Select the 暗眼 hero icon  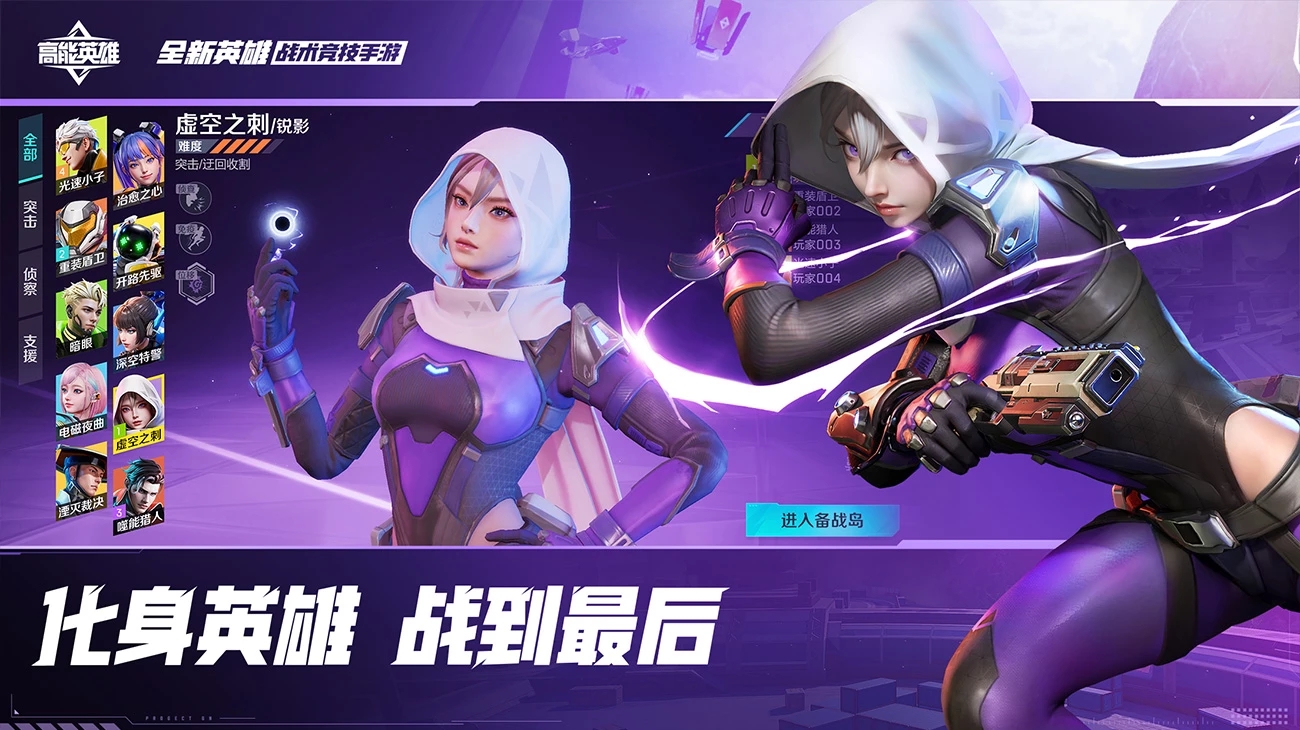click(80, 315)
